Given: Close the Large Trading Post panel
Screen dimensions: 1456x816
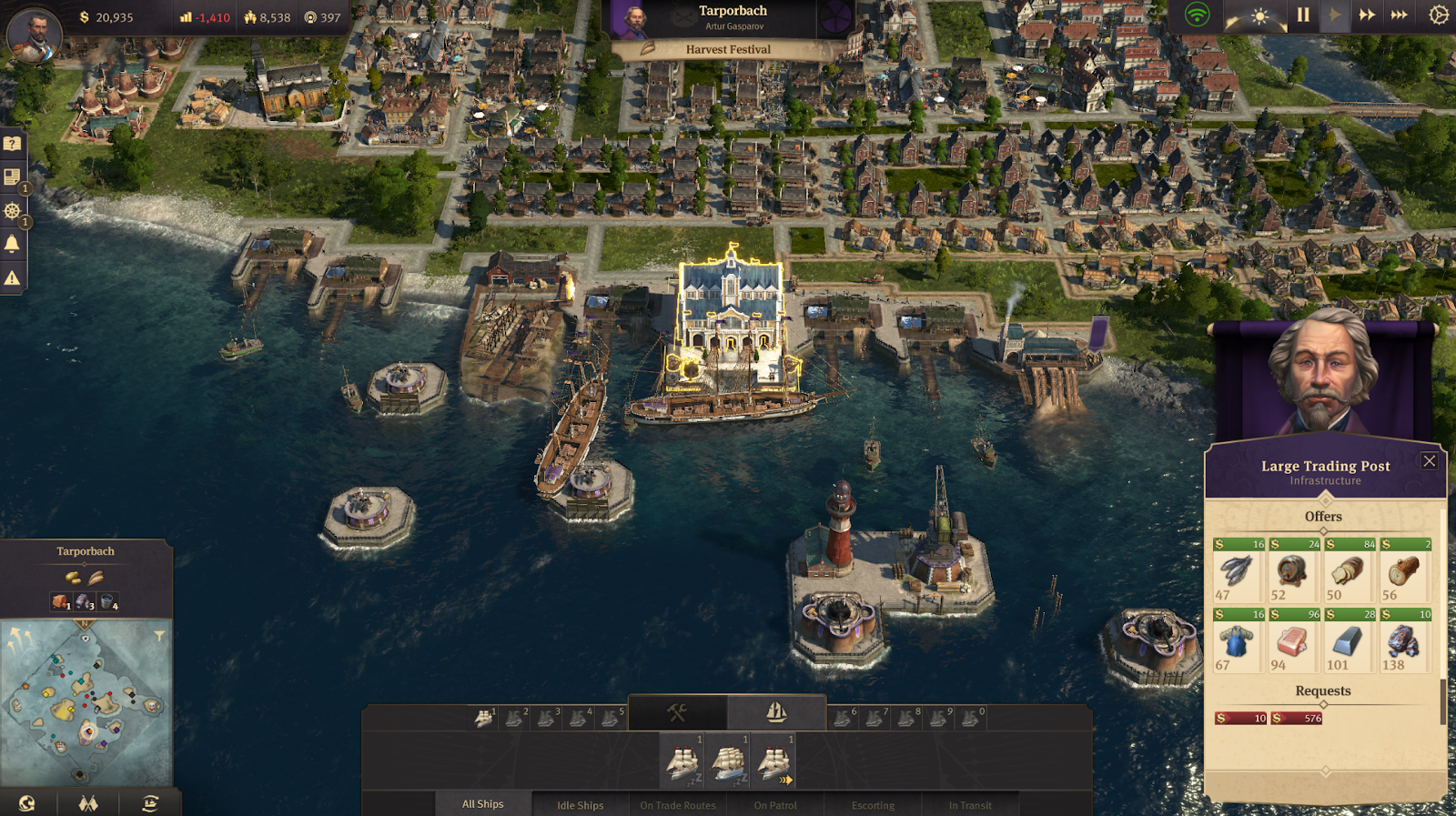Looking at the screenshot, I should coord(1429,461).
